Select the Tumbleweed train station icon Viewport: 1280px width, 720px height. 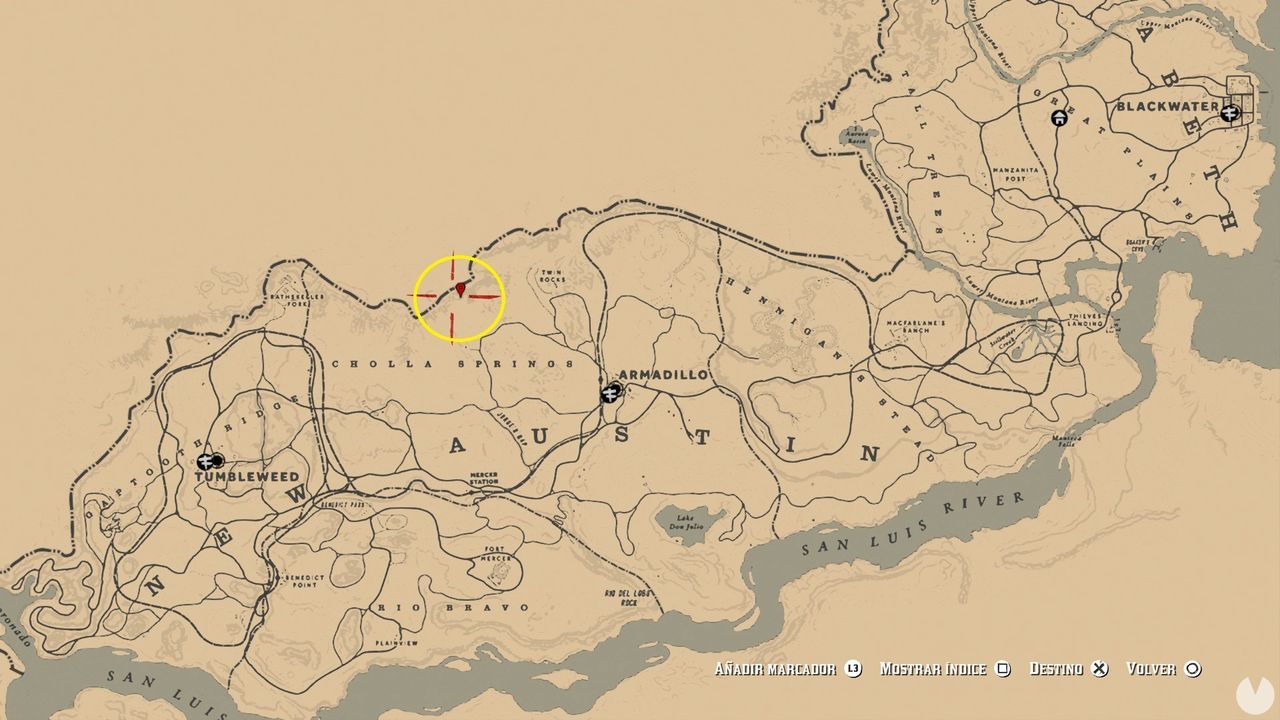[x=205, y=463]
